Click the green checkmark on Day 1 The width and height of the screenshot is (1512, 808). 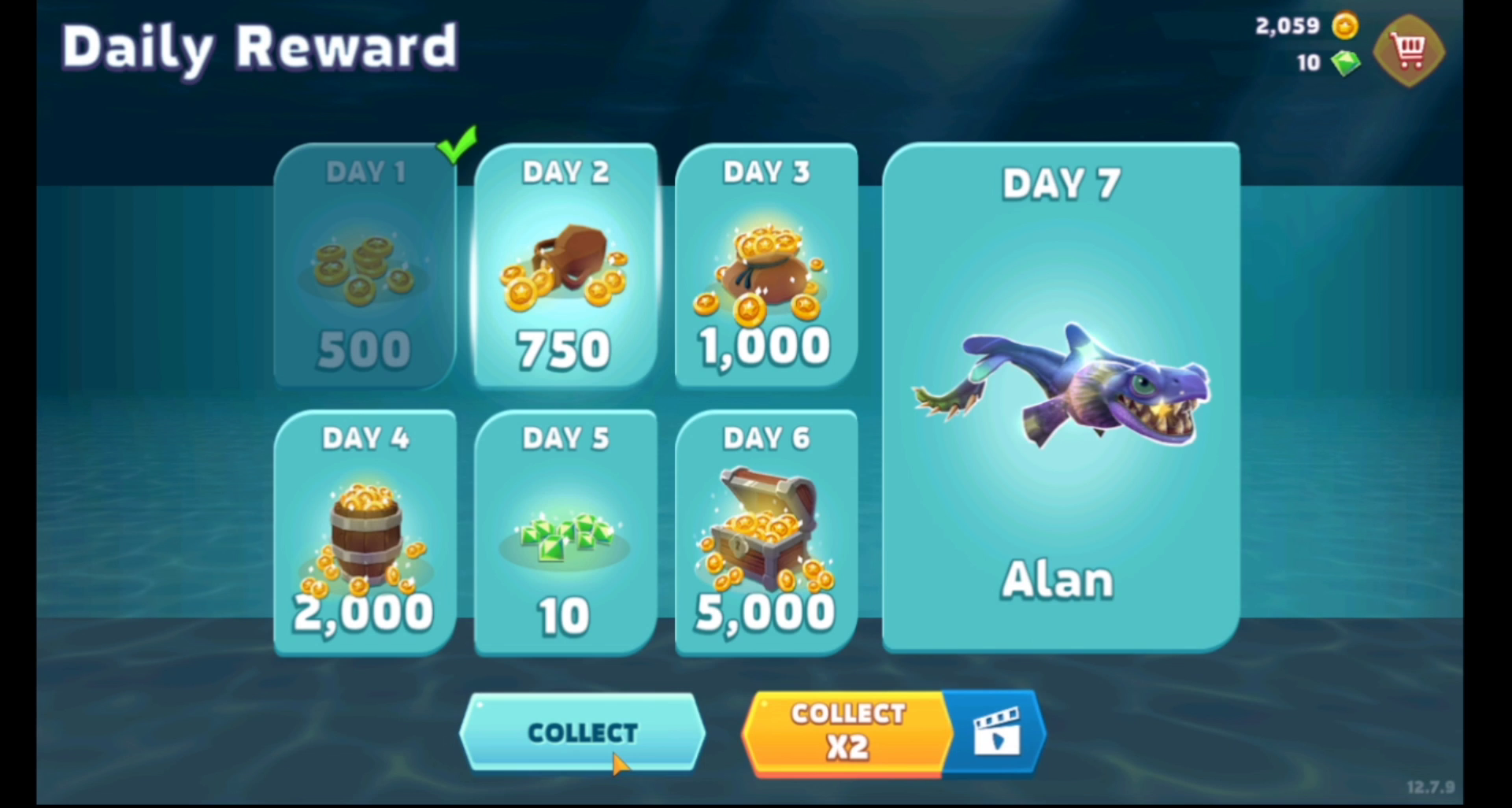[458, 147]
